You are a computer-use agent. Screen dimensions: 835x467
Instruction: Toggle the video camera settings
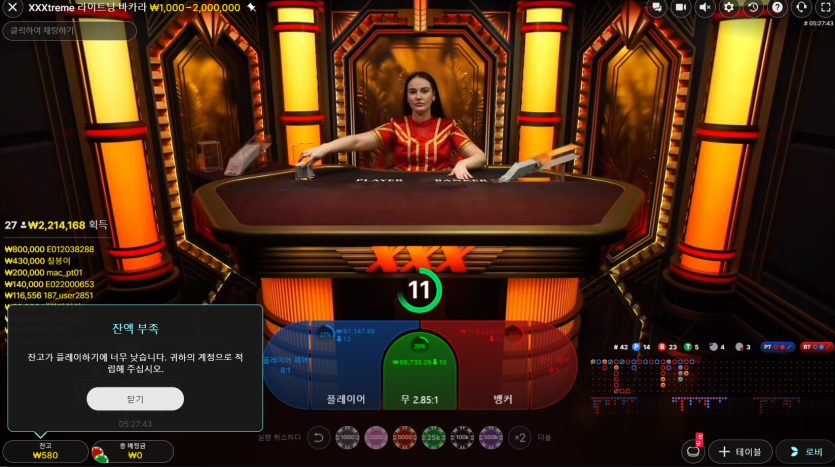click(x=680, y=8)
